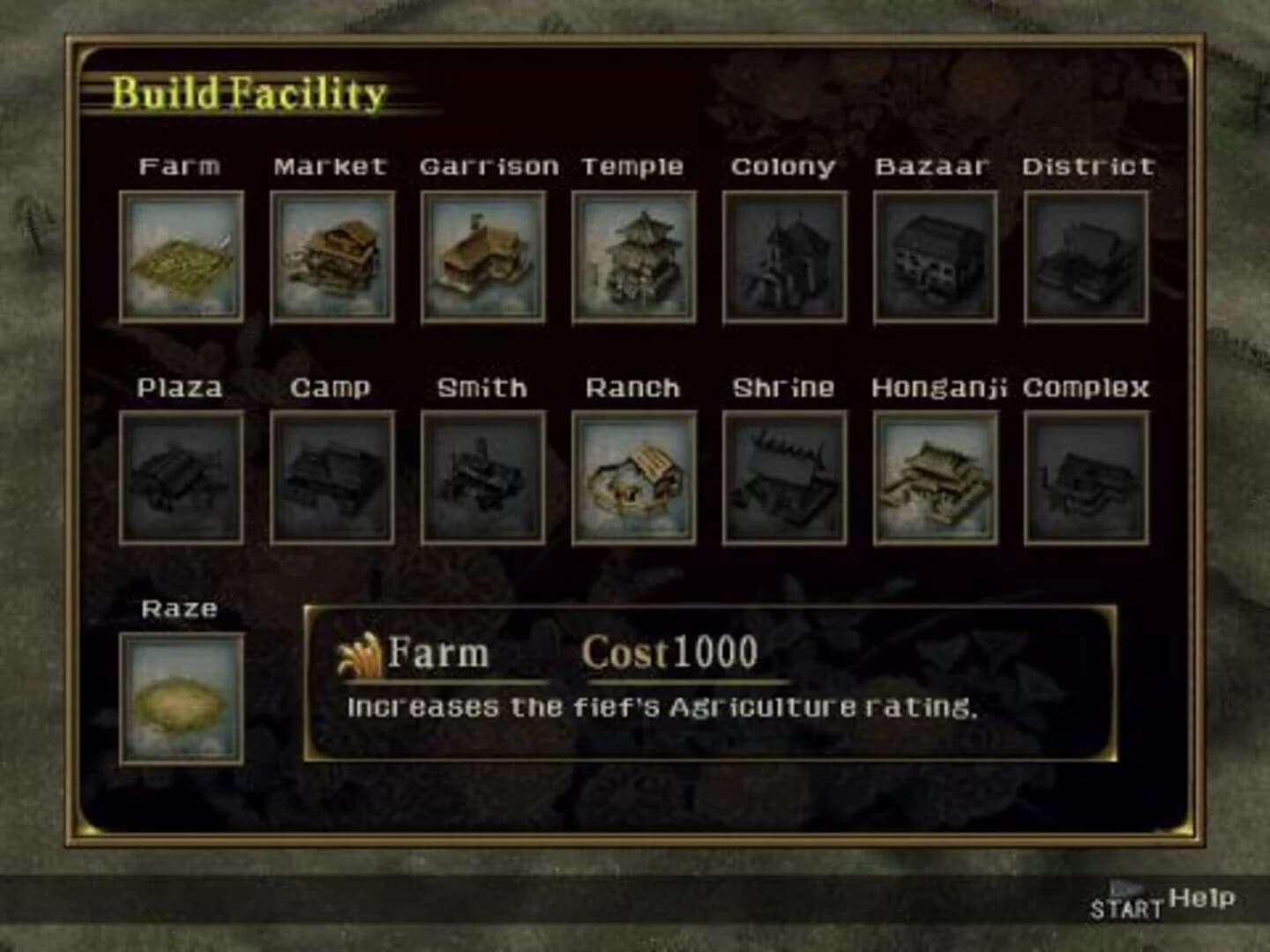Choose the Market facility
This screenshot has height=952, width=1270.
332,257
